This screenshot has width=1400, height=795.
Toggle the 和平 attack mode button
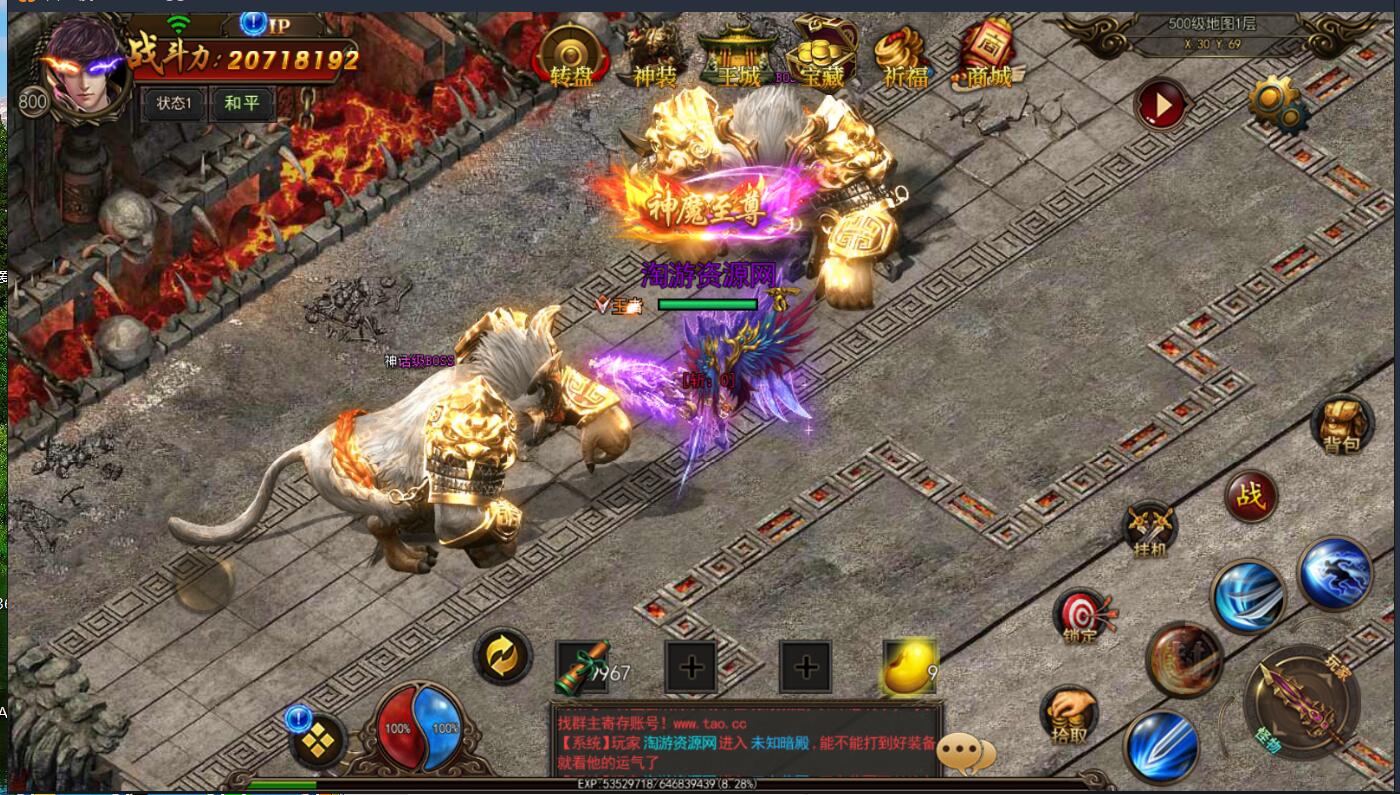(242, 103)
